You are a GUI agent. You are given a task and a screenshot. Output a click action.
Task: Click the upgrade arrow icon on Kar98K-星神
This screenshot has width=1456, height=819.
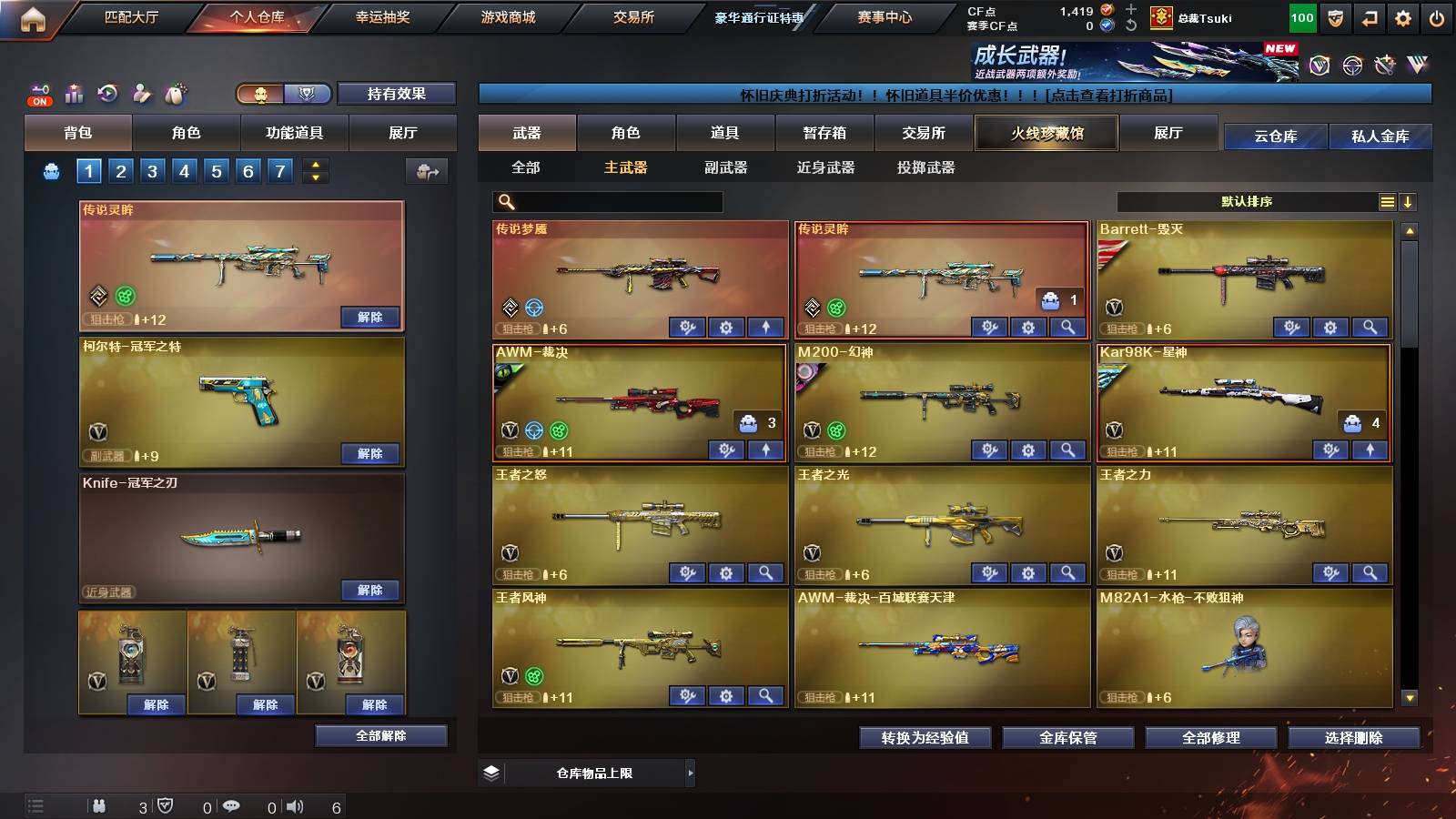point(1370,449)
